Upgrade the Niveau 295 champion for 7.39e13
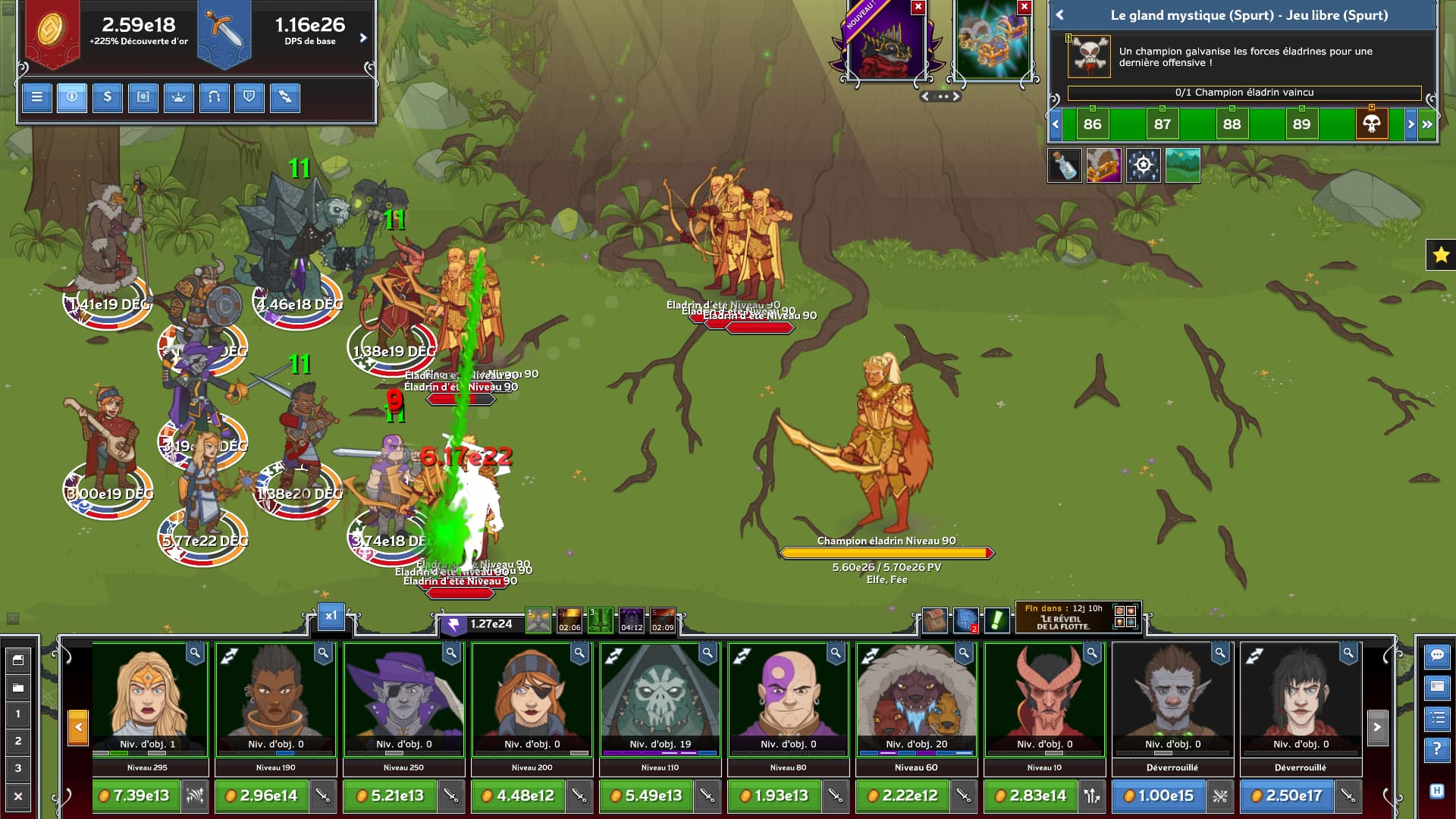Viewport: 1456px width, 819px height. pos(136,795)
